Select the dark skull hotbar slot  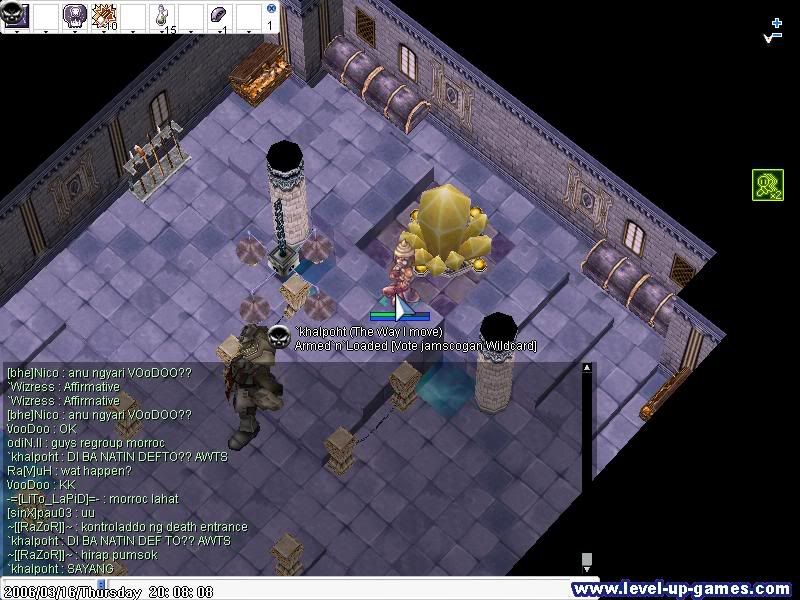click(x=16, y=15)
